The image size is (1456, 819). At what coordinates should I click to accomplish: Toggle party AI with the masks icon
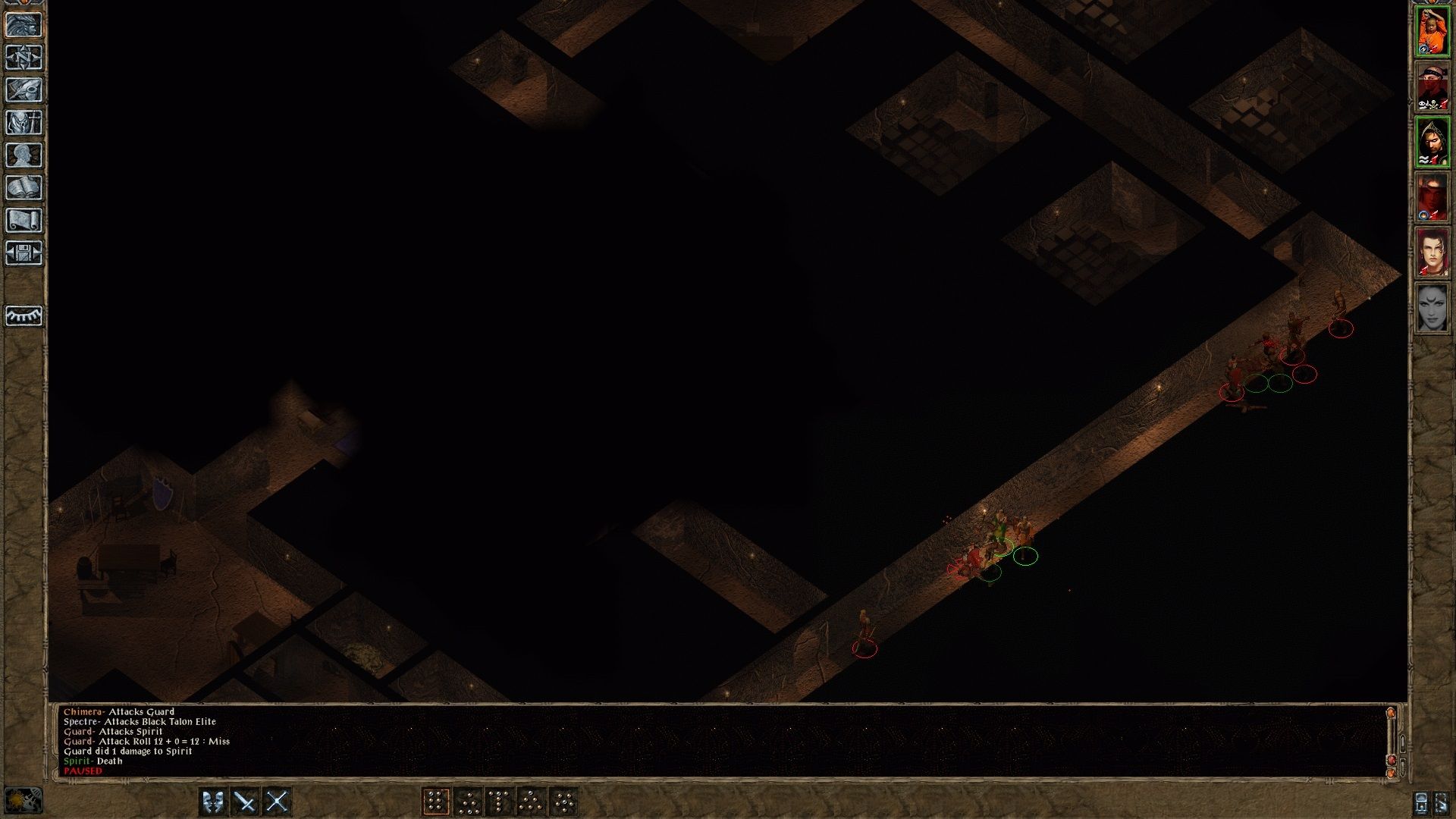212,800
